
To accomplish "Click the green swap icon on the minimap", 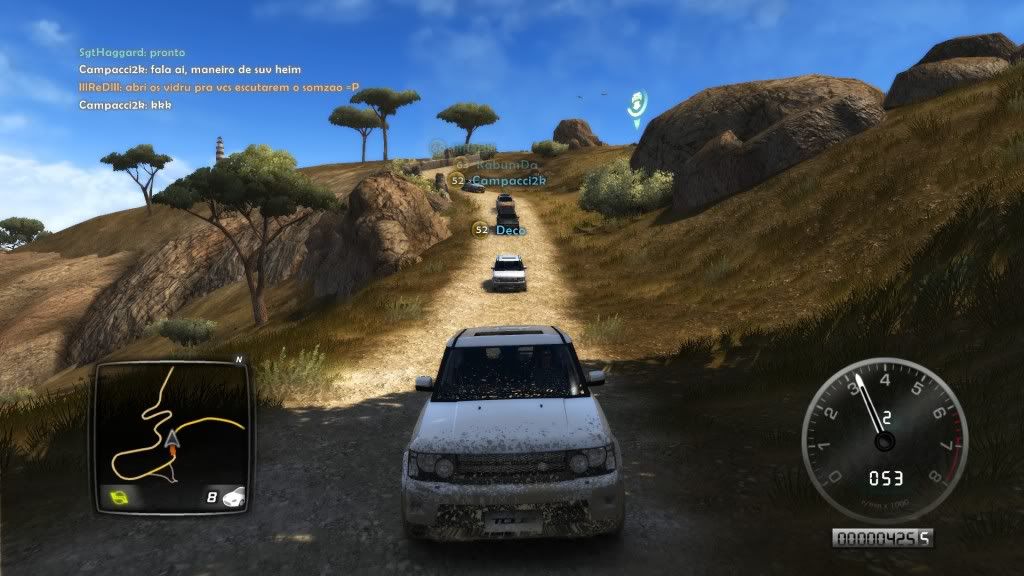I will 119,495.
